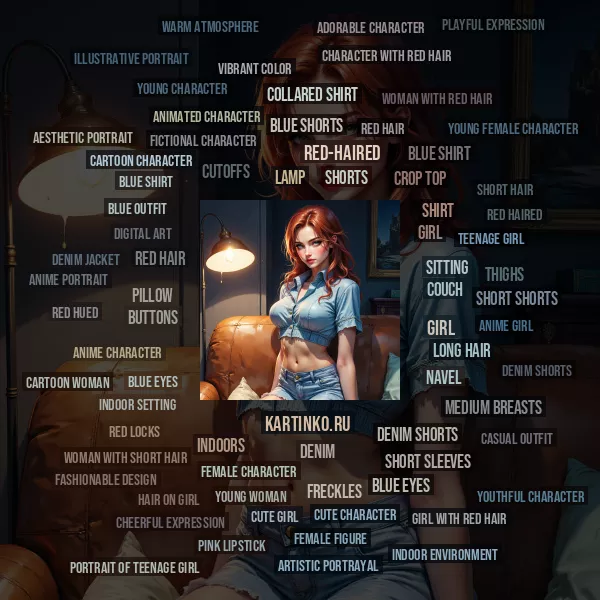Open the Artistic Portrayal tag
Image resolution: width=600 pixels, height=600 pixels.
[x=328, y=566]
